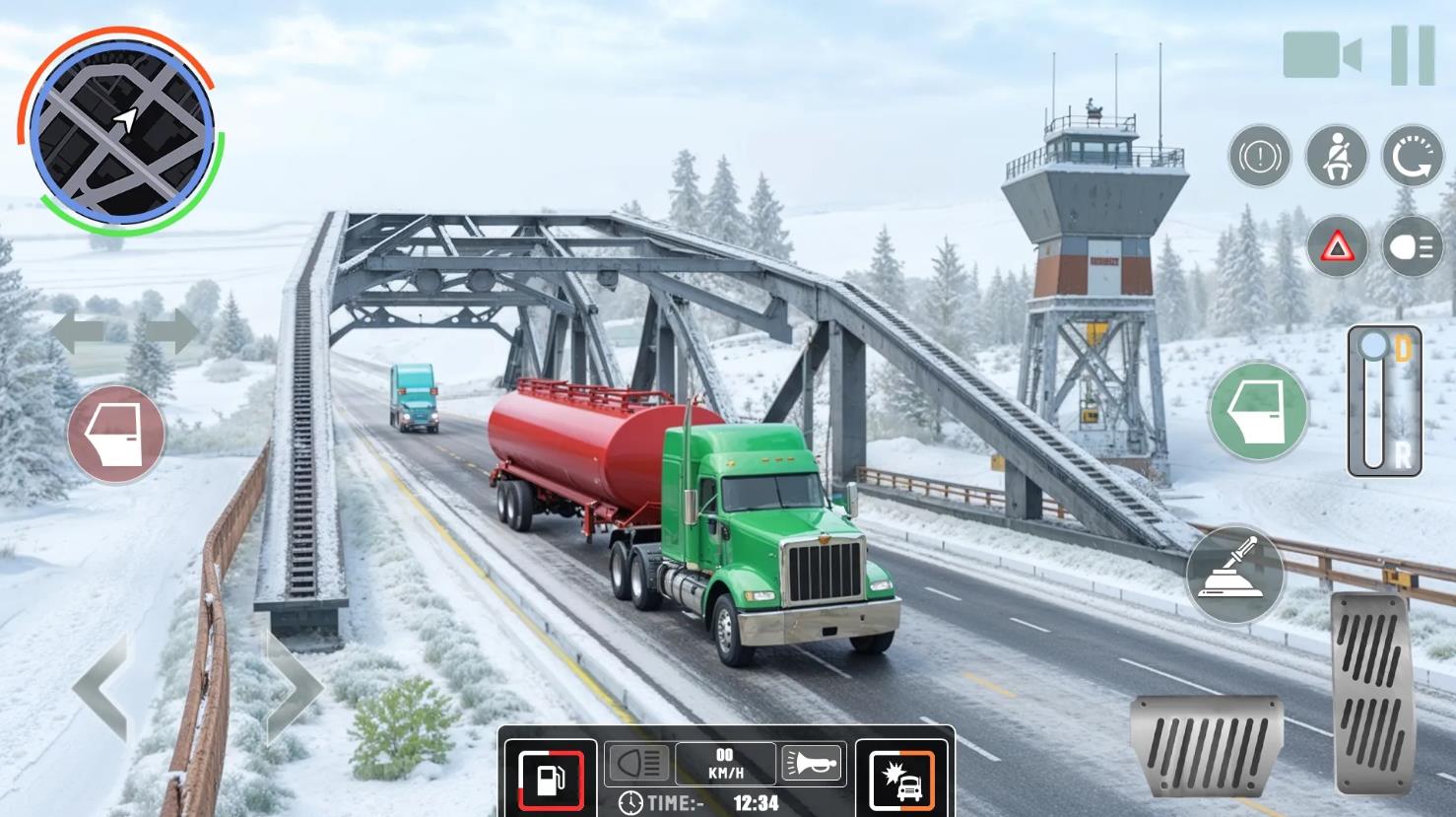Screen dimensions: 1456x817
Task: Tap the brake pedal
Action: (x=1207, y=746)
